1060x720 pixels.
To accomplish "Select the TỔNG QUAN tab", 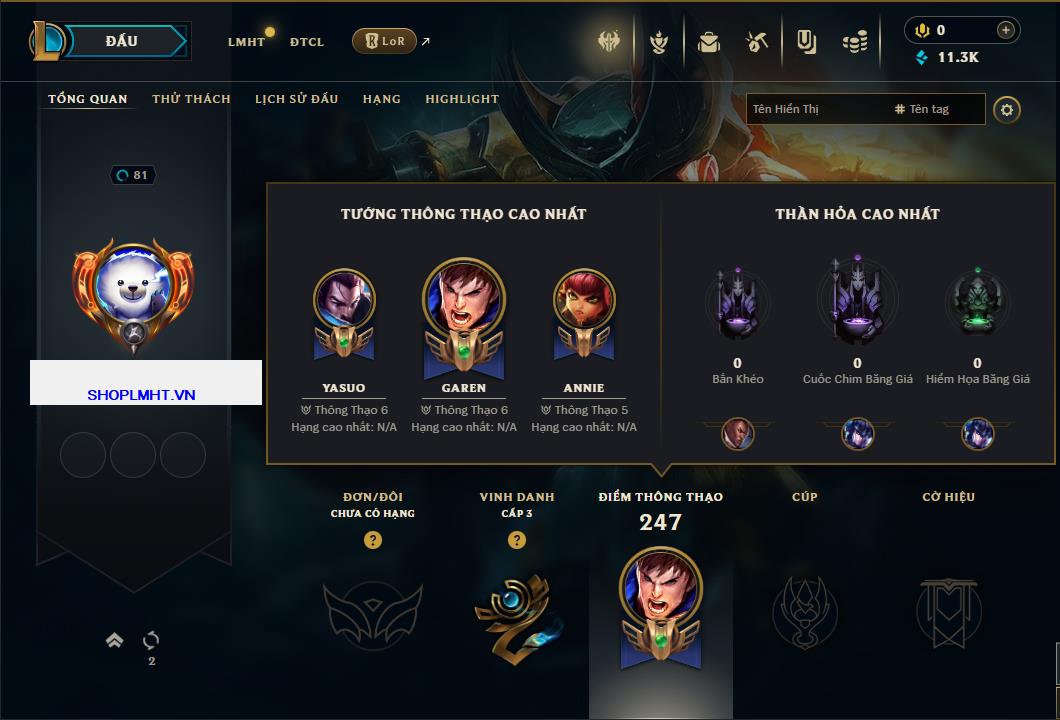I will pos(88,99).
